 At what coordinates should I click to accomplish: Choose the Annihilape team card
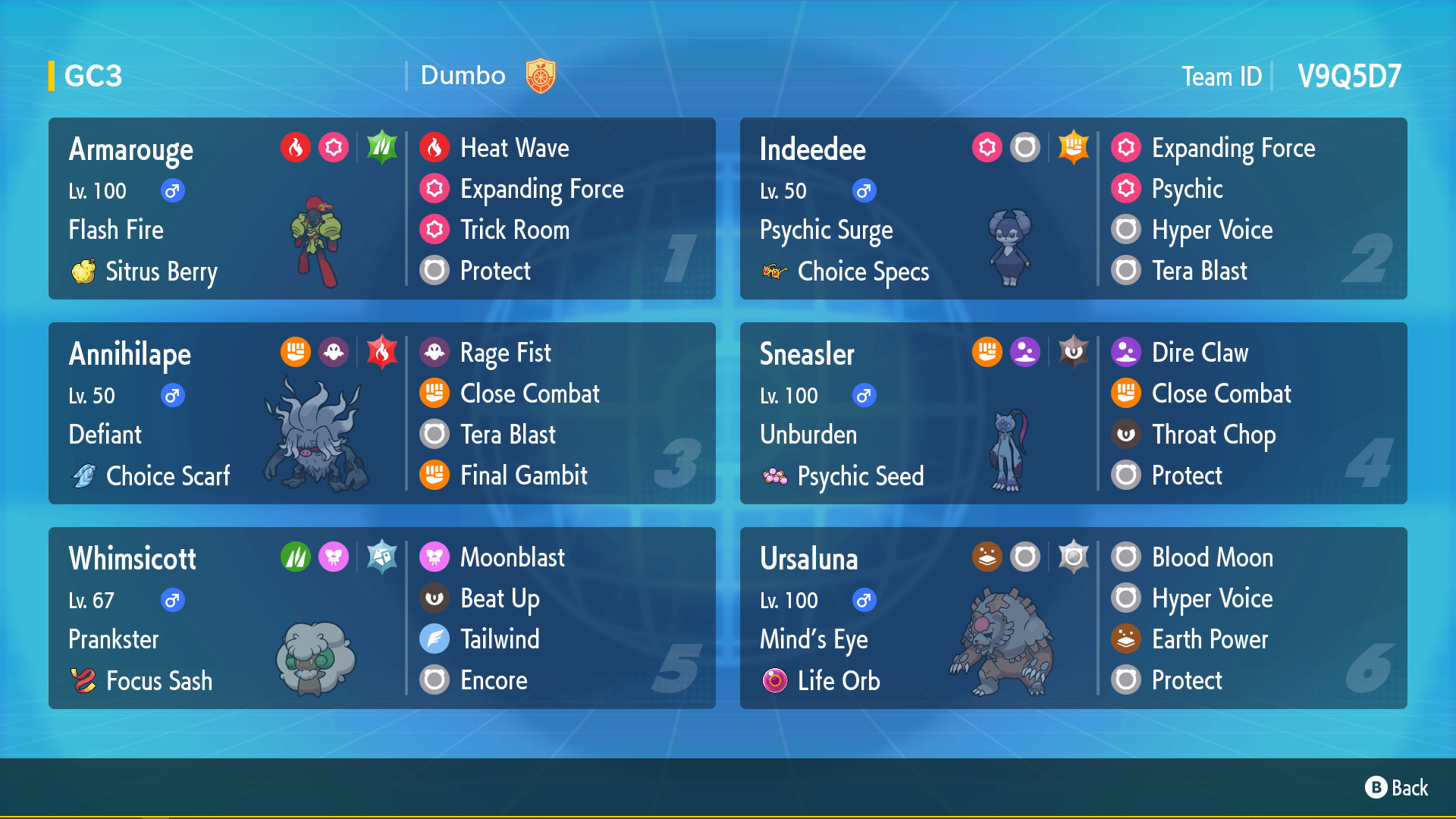[381, 413]
